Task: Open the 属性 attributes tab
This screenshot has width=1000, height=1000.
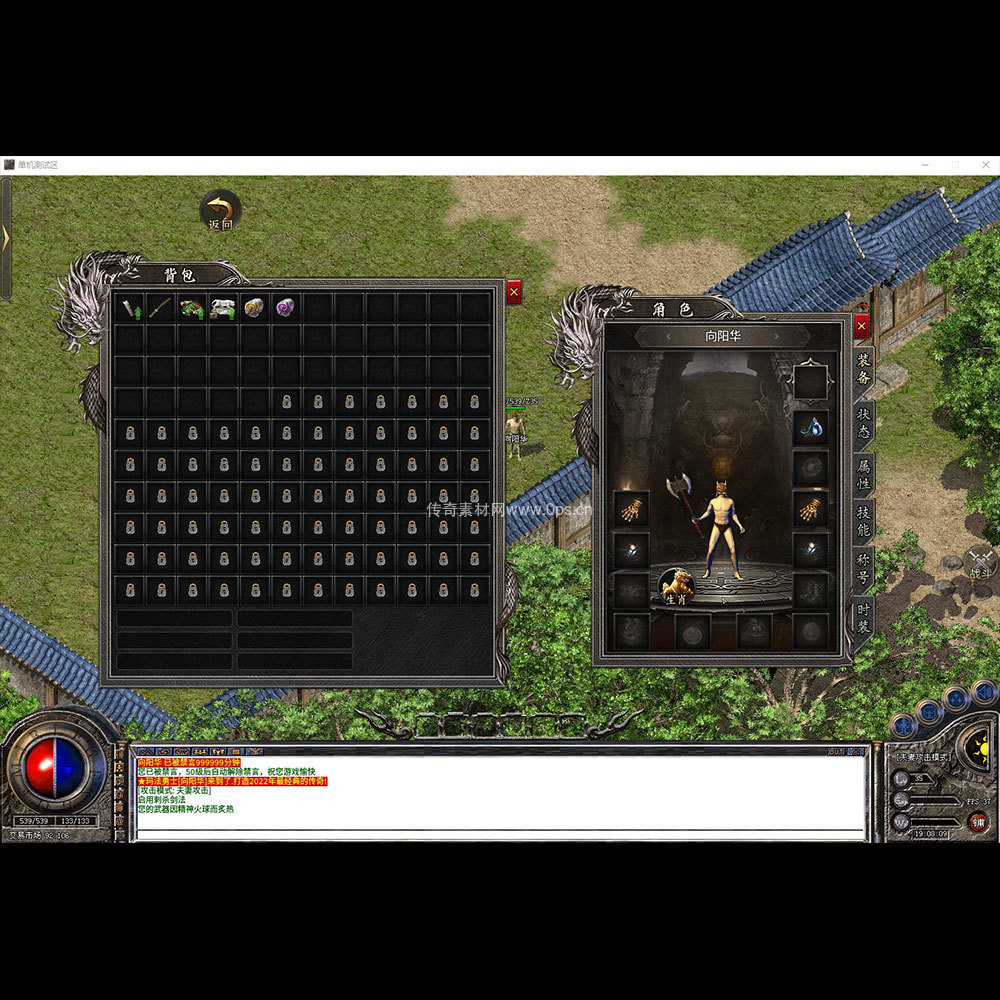Action: tap(864, 473)
